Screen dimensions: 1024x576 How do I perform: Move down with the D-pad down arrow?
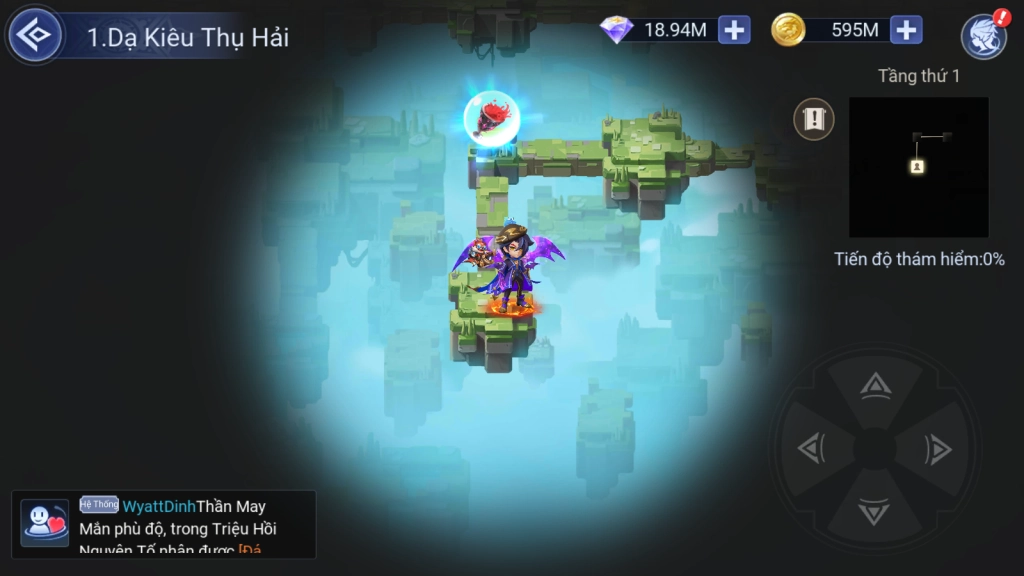pos(875,513)
